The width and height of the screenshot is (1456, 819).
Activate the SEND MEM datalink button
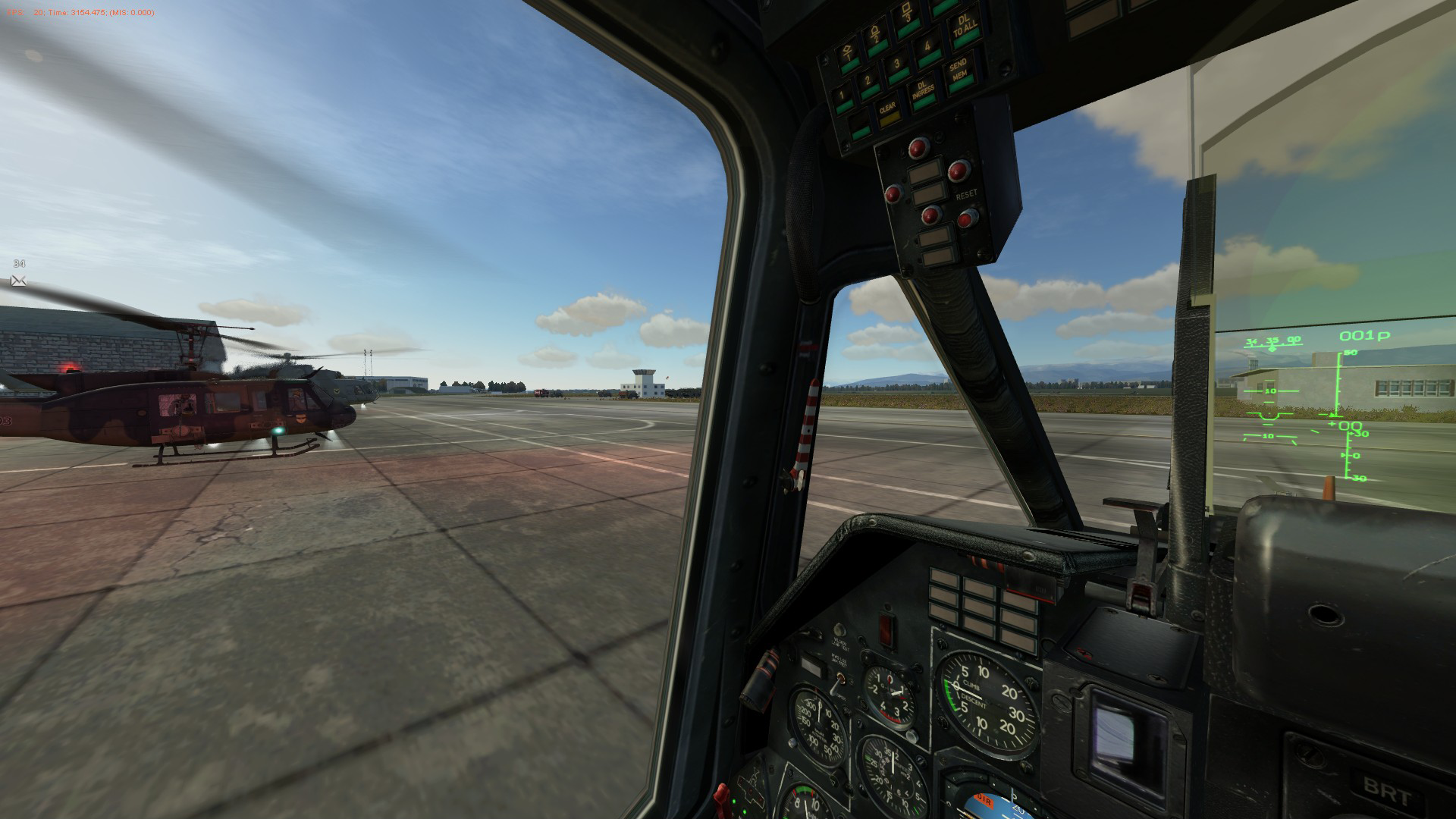tap(959, 72)
